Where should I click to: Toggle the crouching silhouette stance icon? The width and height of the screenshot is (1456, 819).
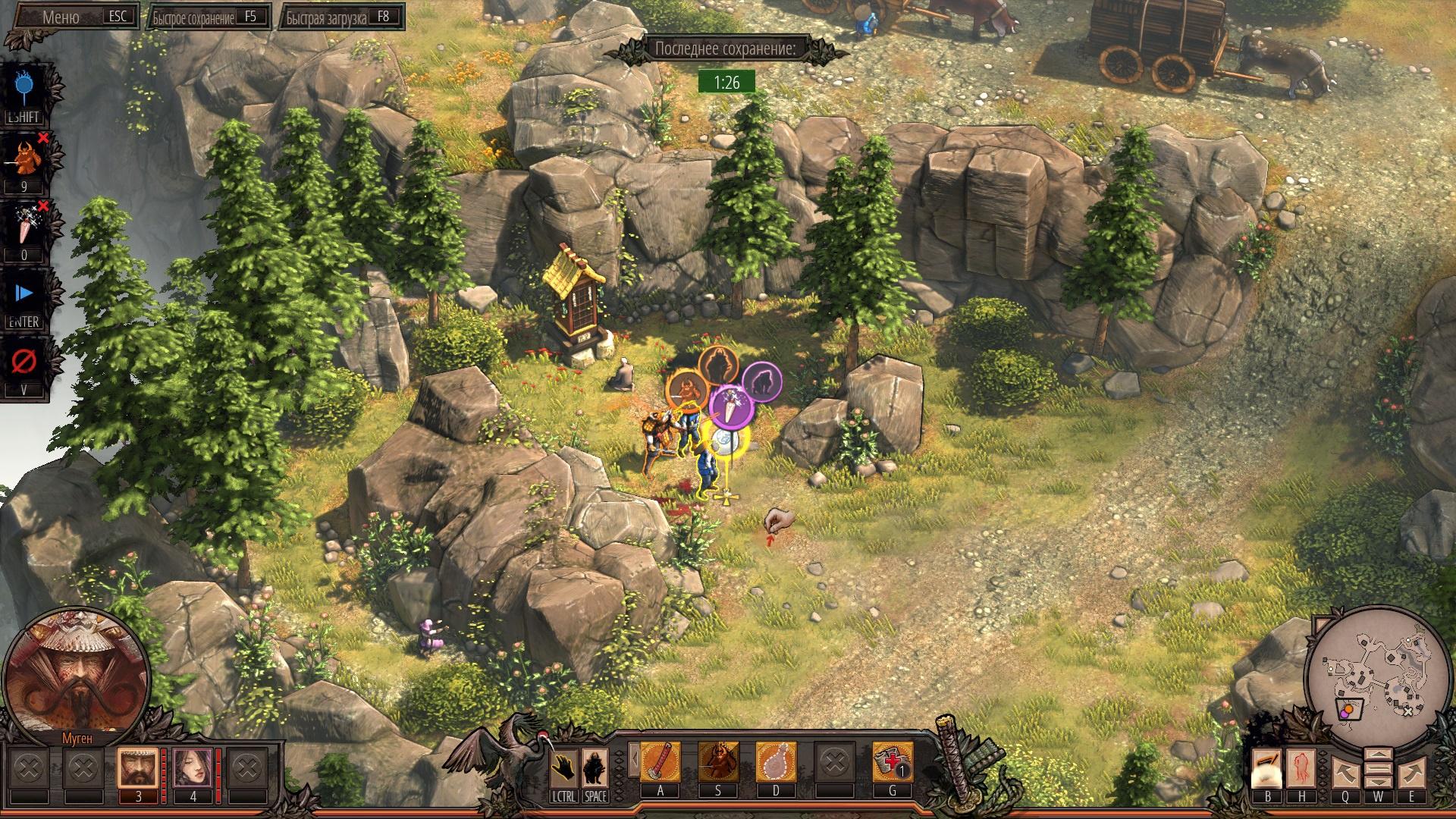[x=595, y=767]
